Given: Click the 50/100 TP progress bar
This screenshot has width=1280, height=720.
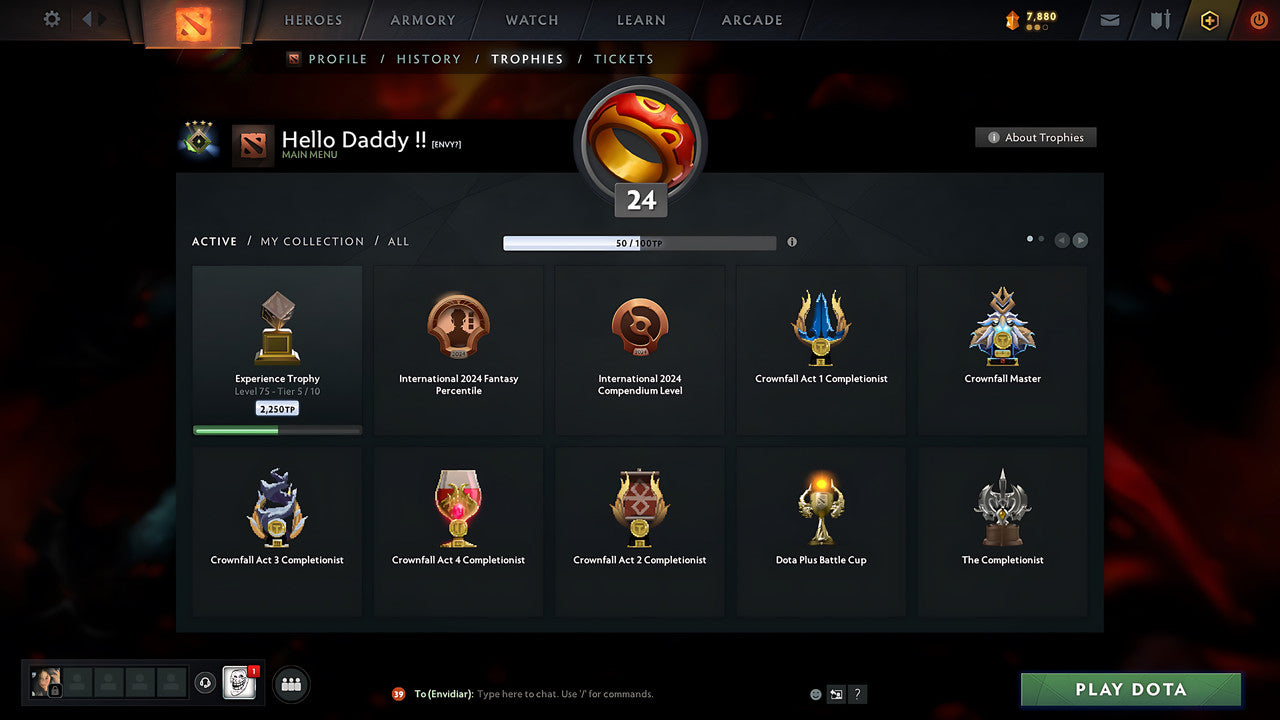Looking at the screenshot, I should 640,242.
